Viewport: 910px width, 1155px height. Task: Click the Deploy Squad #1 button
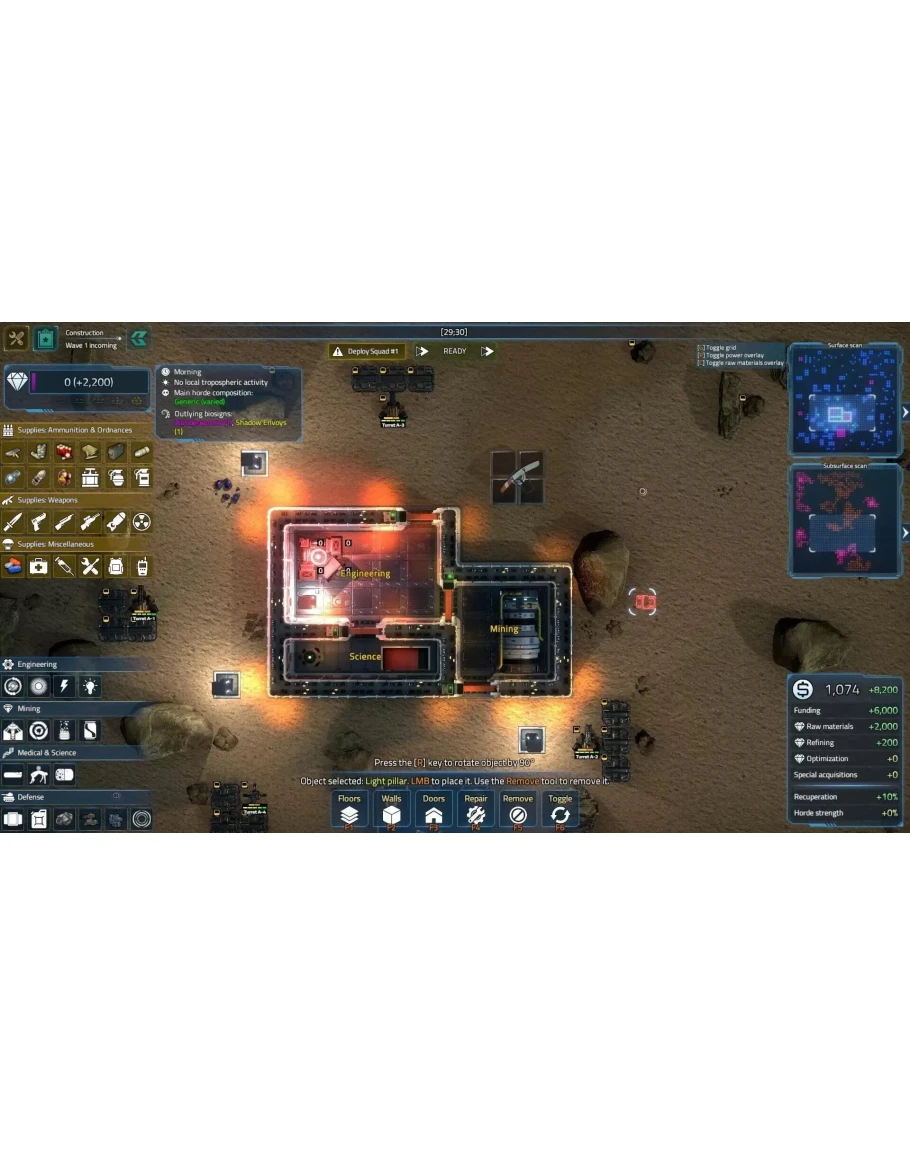click(367, 351)
